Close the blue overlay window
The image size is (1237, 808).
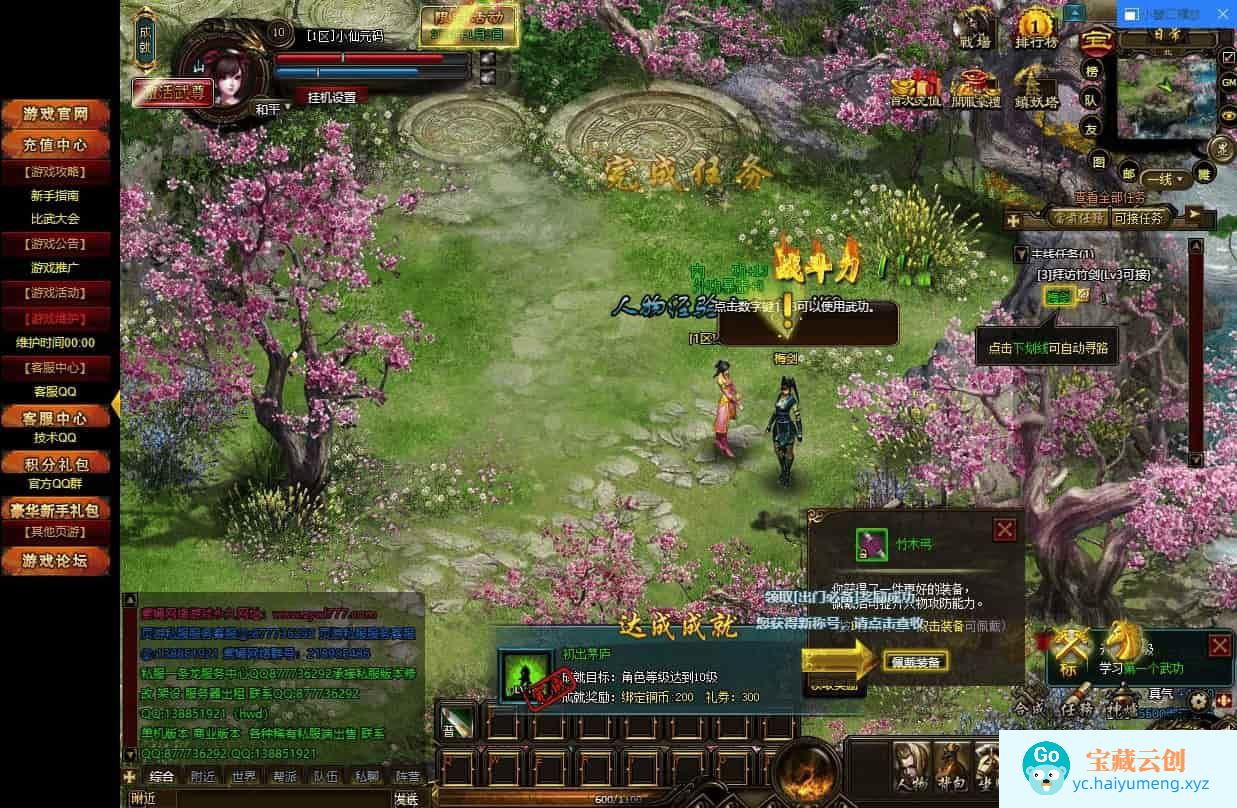(1224, 15)
